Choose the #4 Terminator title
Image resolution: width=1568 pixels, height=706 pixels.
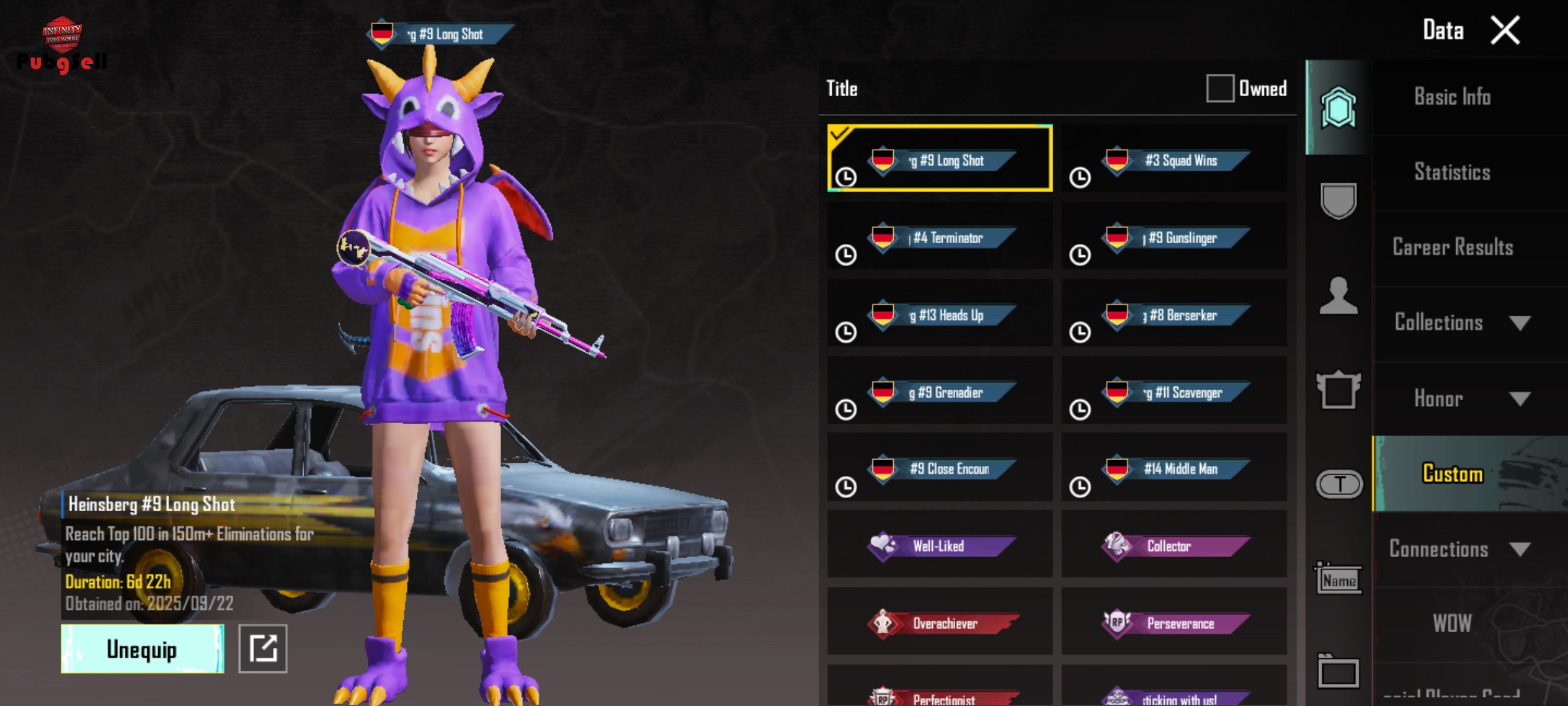(x=940, y=237)
